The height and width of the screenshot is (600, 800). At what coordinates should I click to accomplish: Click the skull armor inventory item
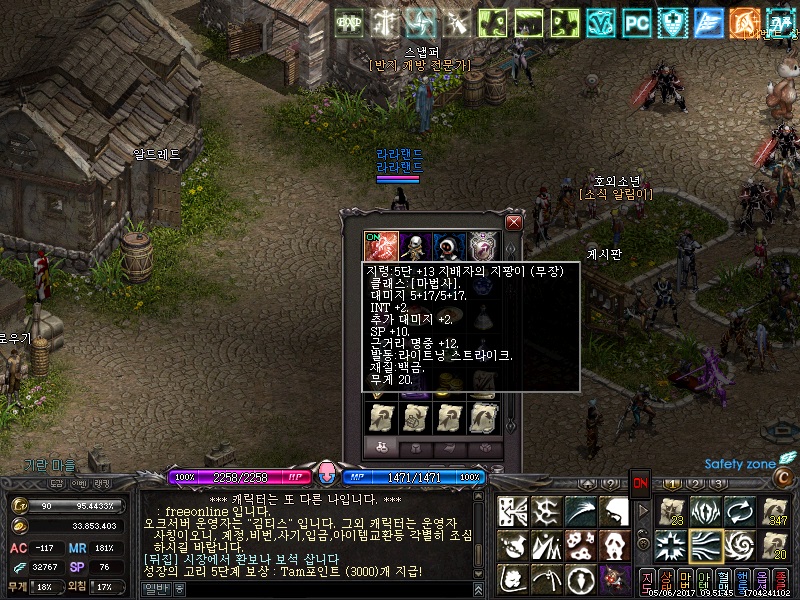click(x=414, y=246)
